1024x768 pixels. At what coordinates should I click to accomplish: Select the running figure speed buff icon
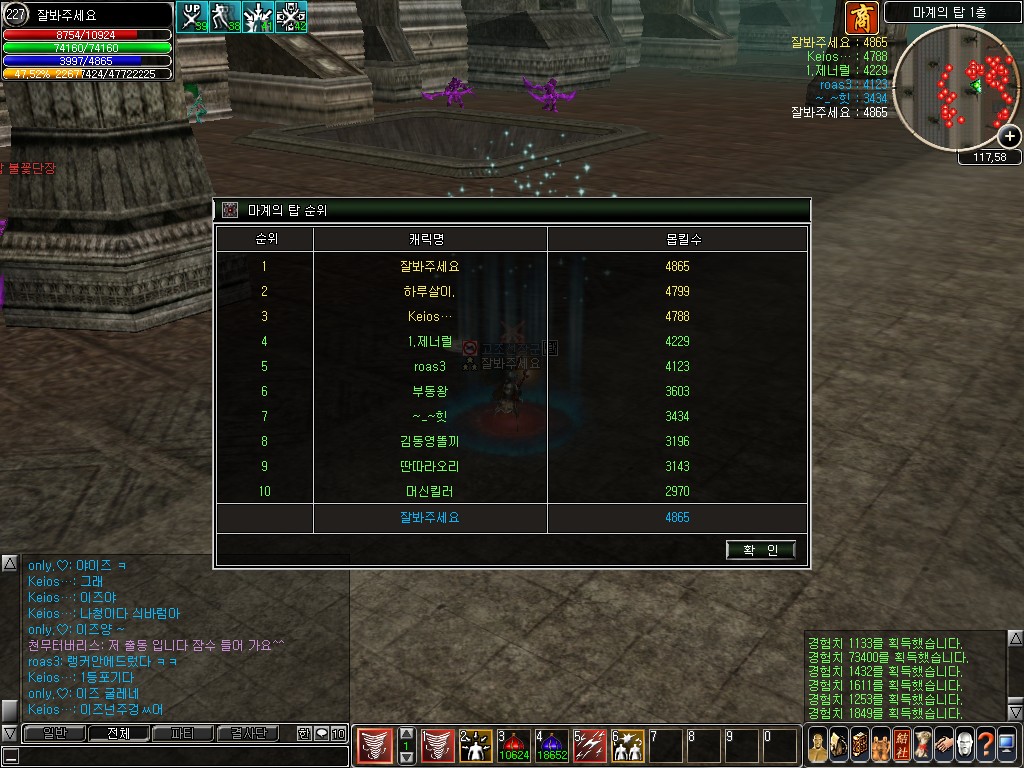point(225,17)
